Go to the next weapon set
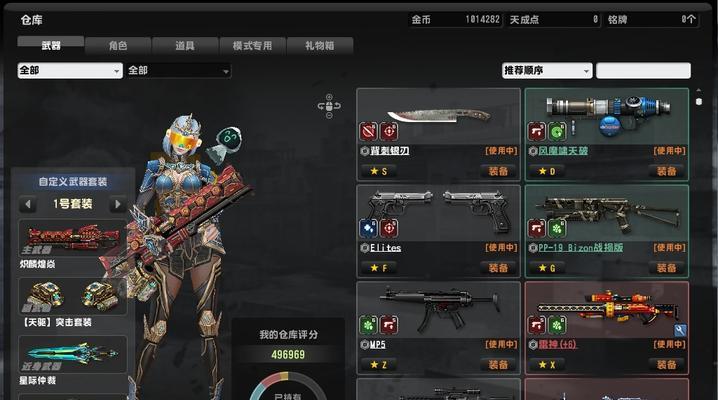The image size is (718, 400). [117, 204]
